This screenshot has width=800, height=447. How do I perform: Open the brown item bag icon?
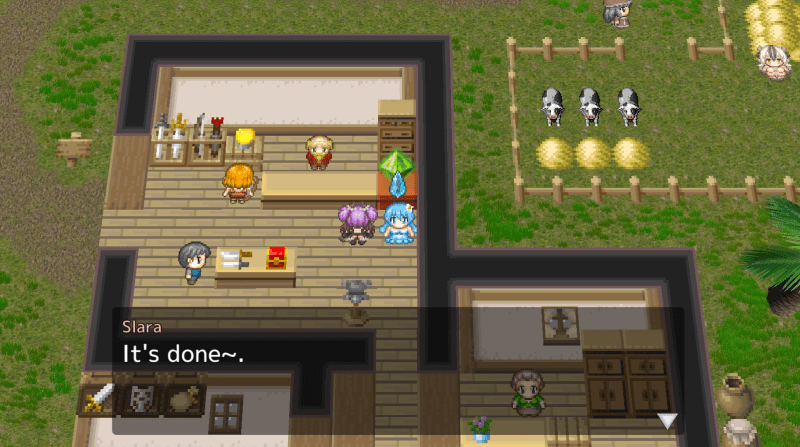click(x=184, y=400)
